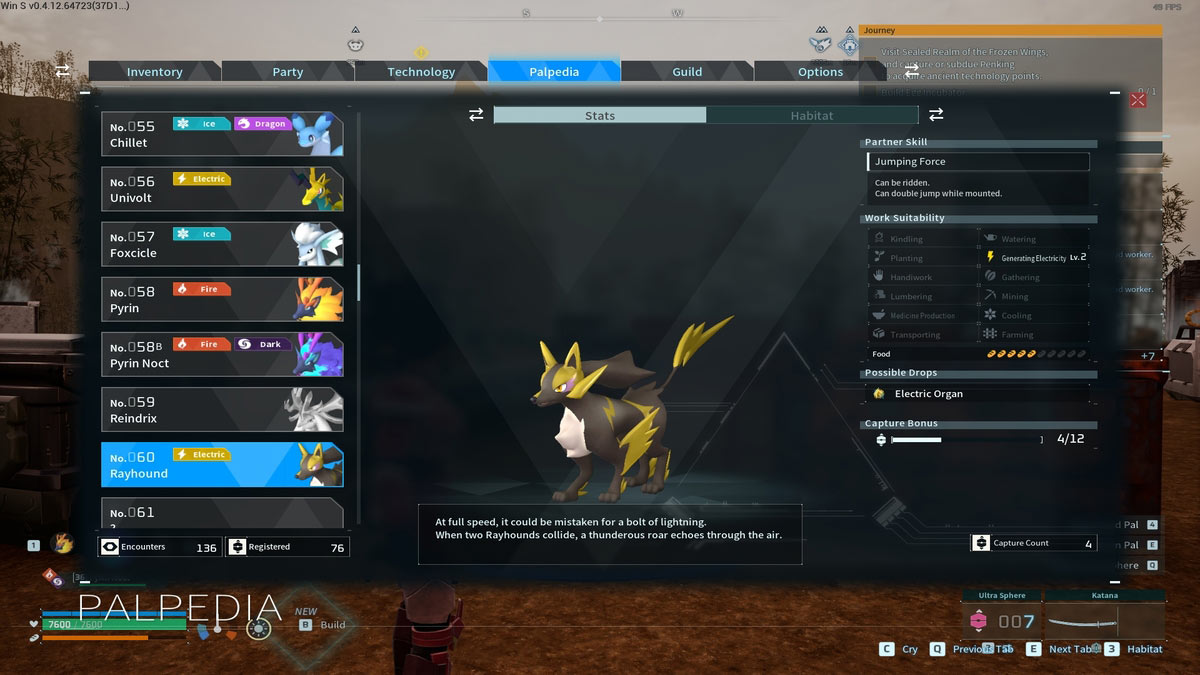Select Electric Organ in Possible Drops
Image resolution: width=1200 pixels, height=675 pixels.
[x=928, y=394]
